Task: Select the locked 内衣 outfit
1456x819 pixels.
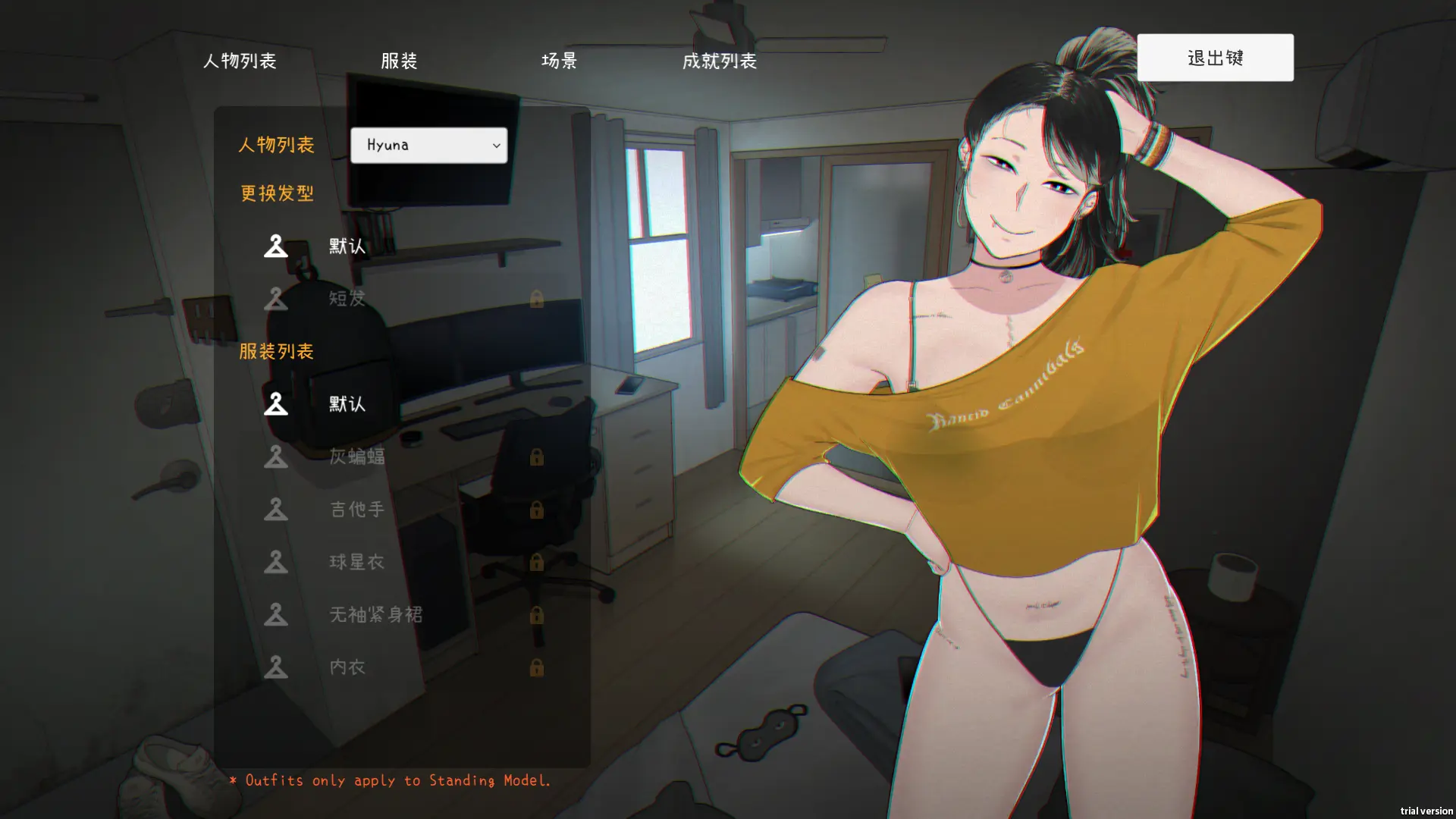Action: tap(347, 667)
